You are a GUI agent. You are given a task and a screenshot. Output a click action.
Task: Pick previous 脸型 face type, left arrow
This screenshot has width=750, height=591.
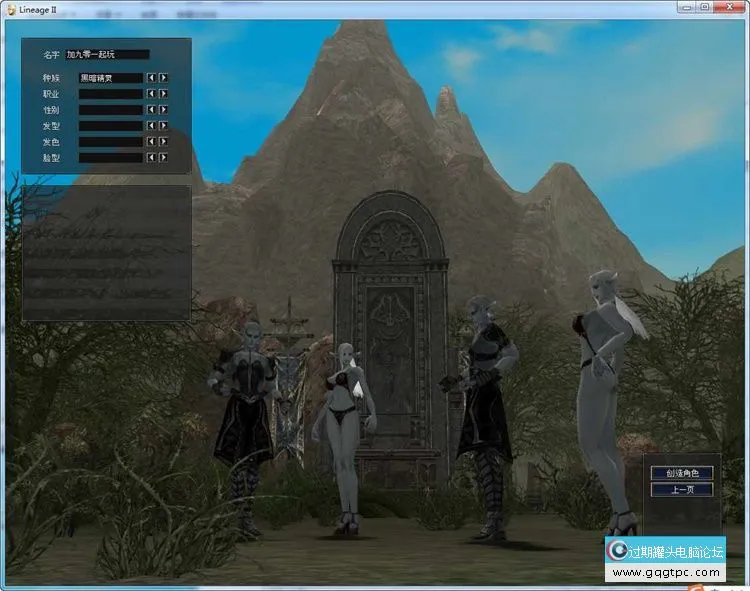(x=151, y=158)
